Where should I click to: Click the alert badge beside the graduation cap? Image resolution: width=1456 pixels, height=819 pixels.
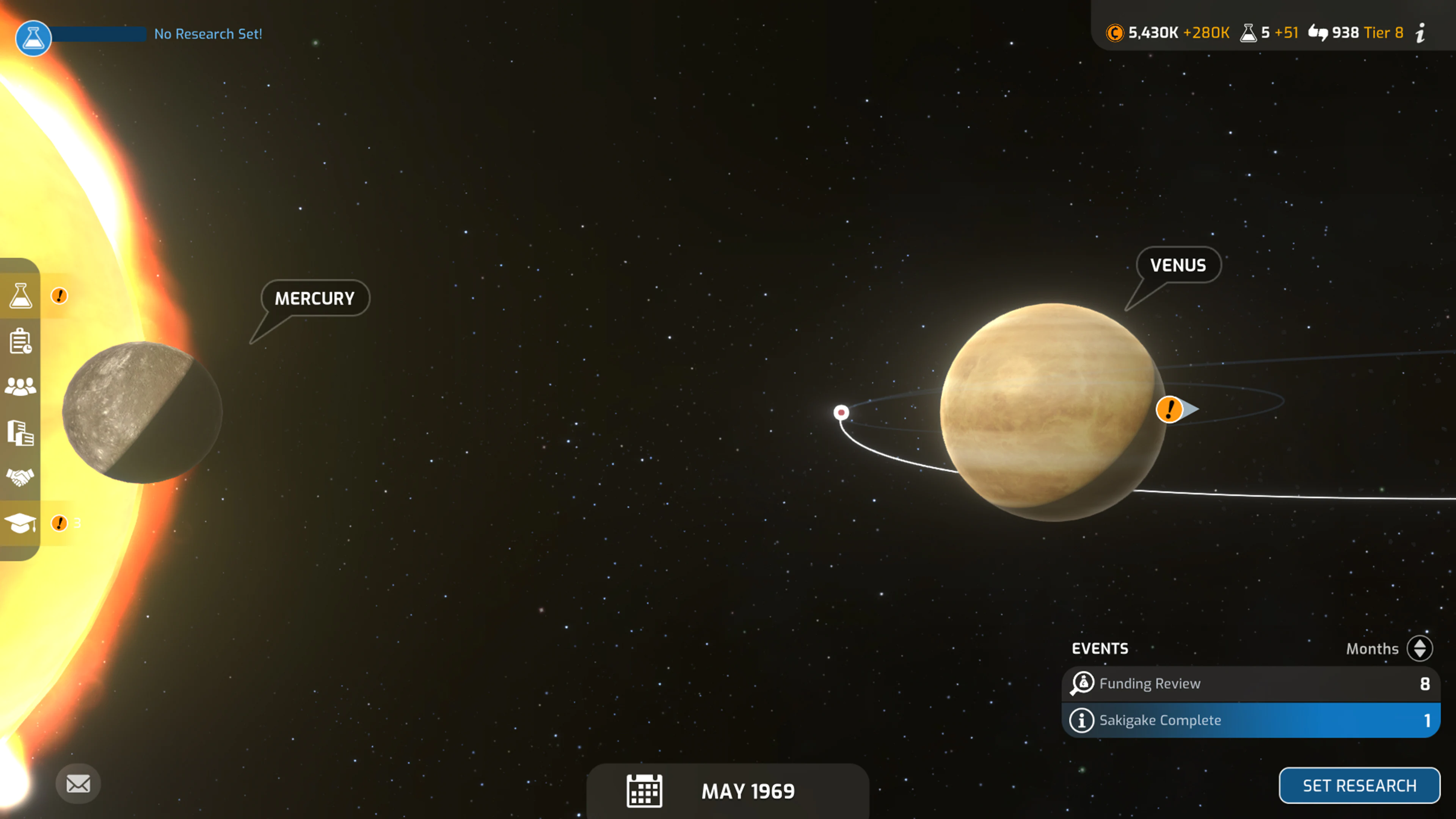(59, 523)
